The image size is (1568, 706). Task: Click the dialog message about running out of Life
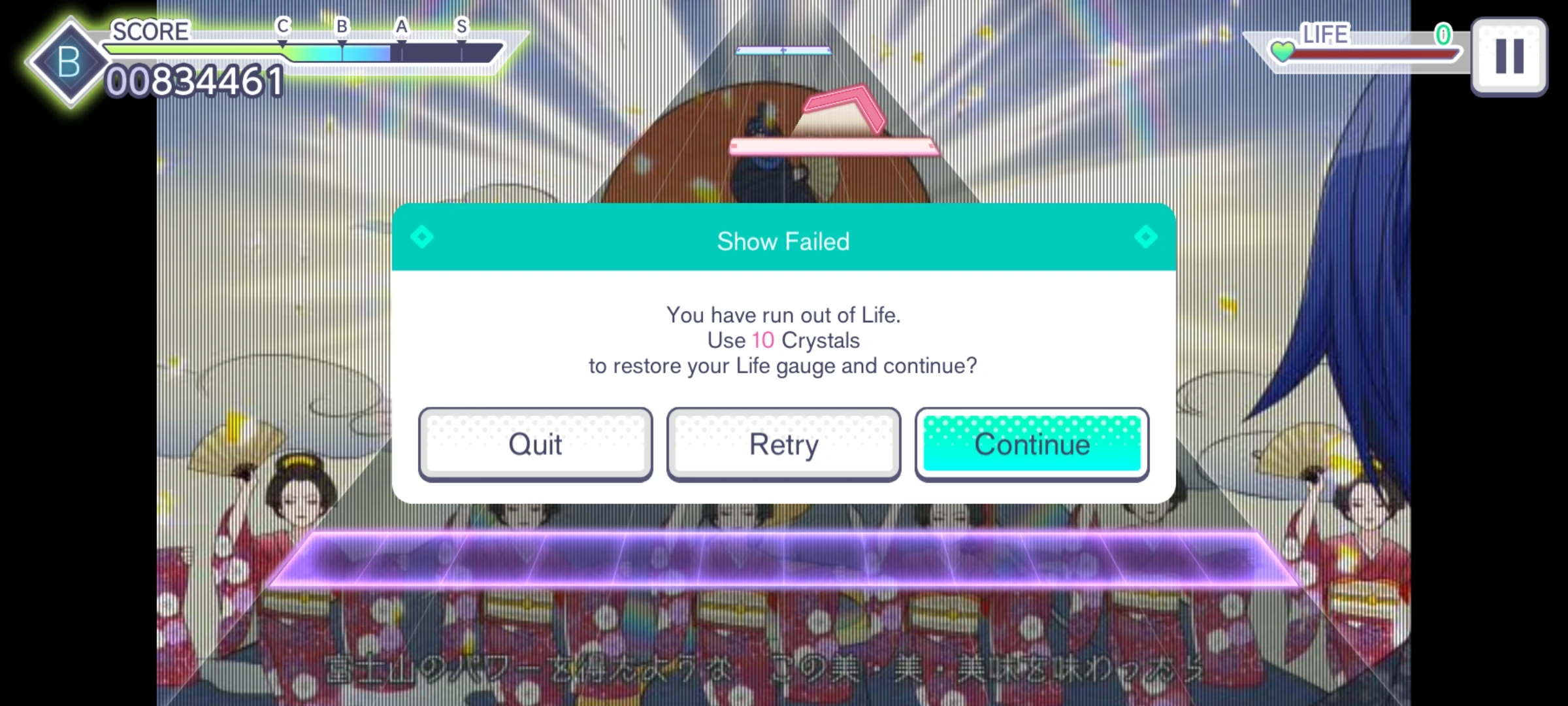point(783,340)
